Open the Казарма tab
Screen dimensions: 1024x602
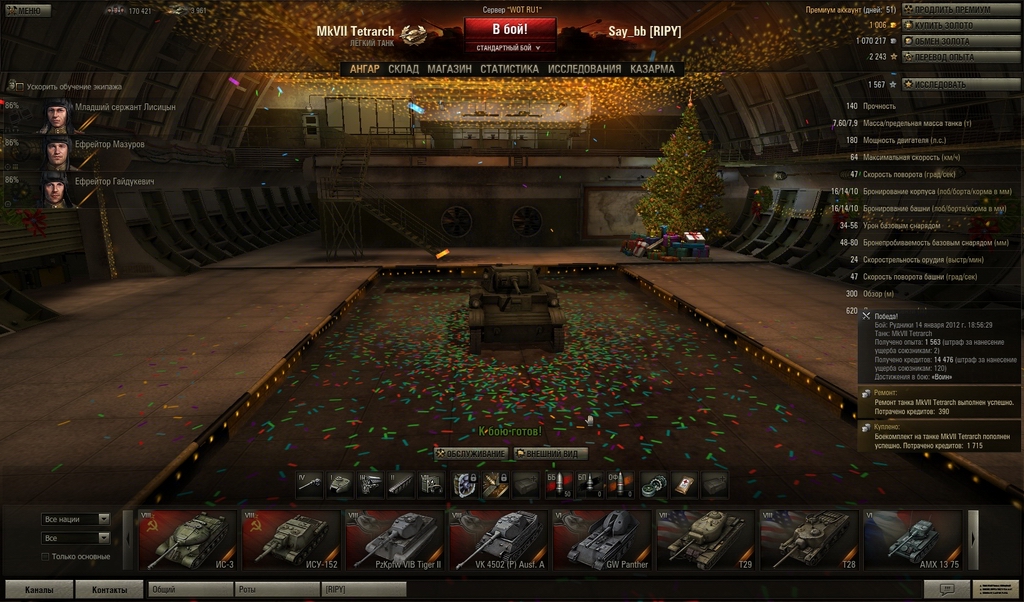click(652, 69)
